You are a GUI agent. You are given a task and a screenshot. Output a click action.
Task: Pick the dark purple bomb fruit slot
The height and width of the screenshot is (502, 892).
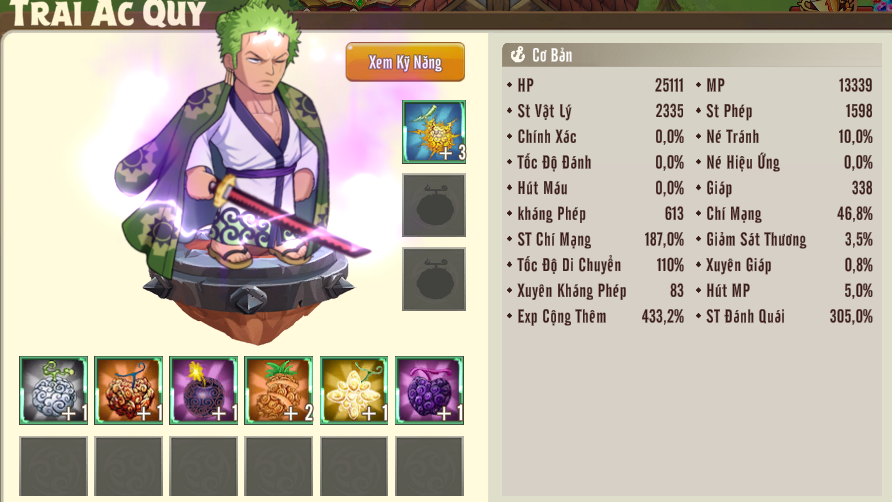[x=203, y=390]
